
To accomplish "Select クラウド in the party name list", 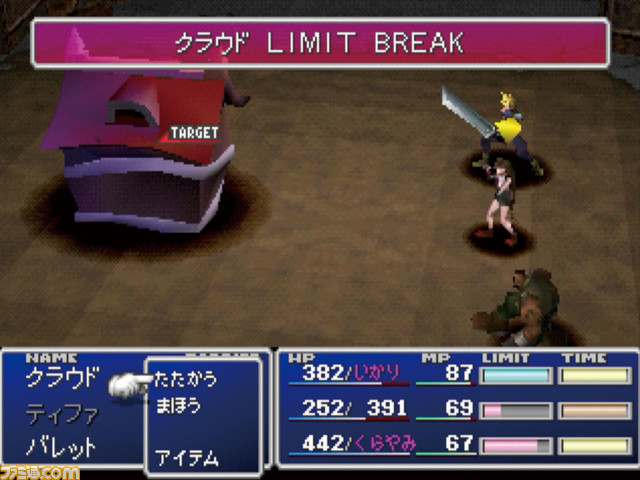I will 63,378.
